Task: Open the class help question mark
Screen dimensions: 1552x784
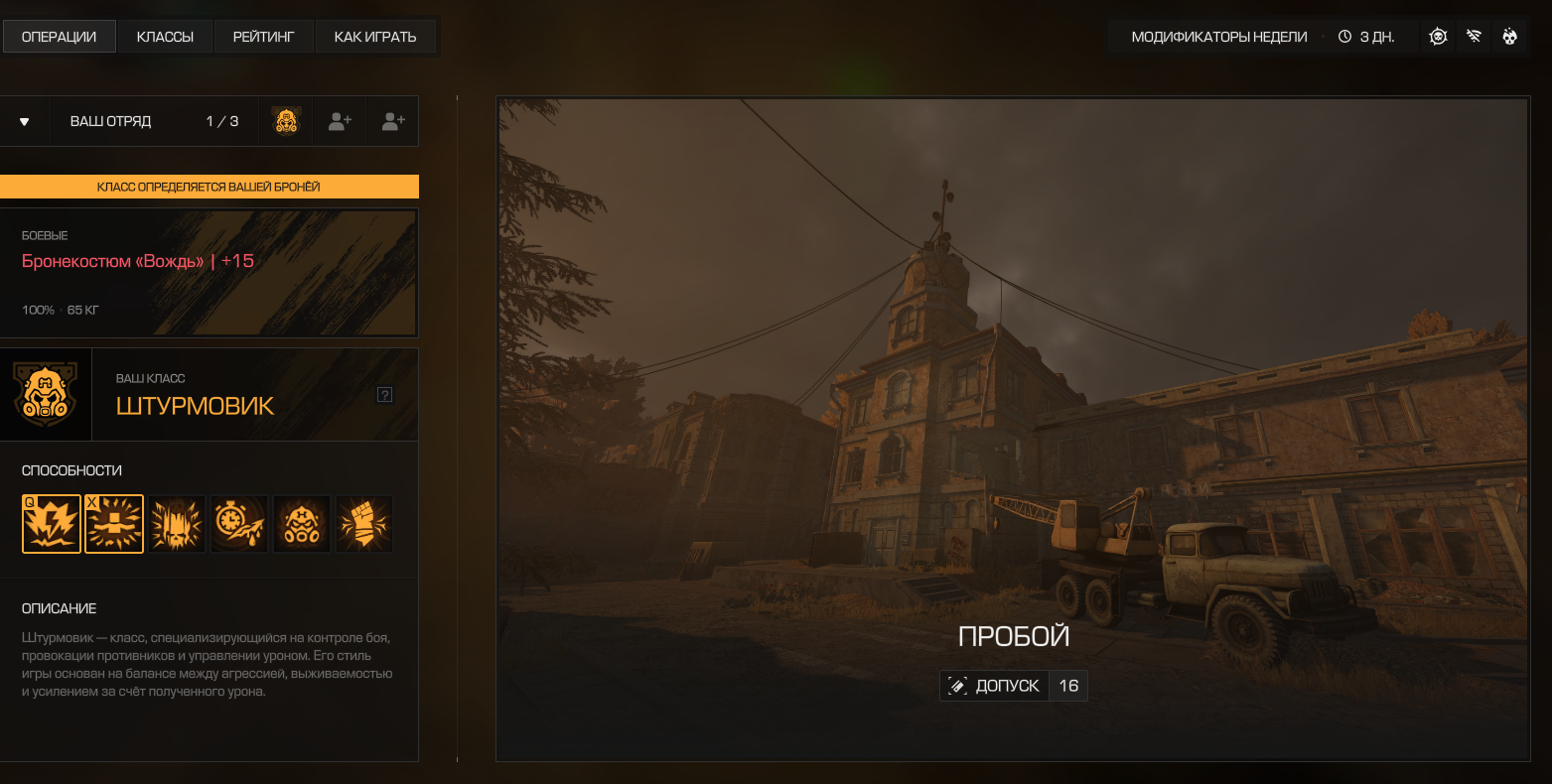Action: [x=385, y=395]
